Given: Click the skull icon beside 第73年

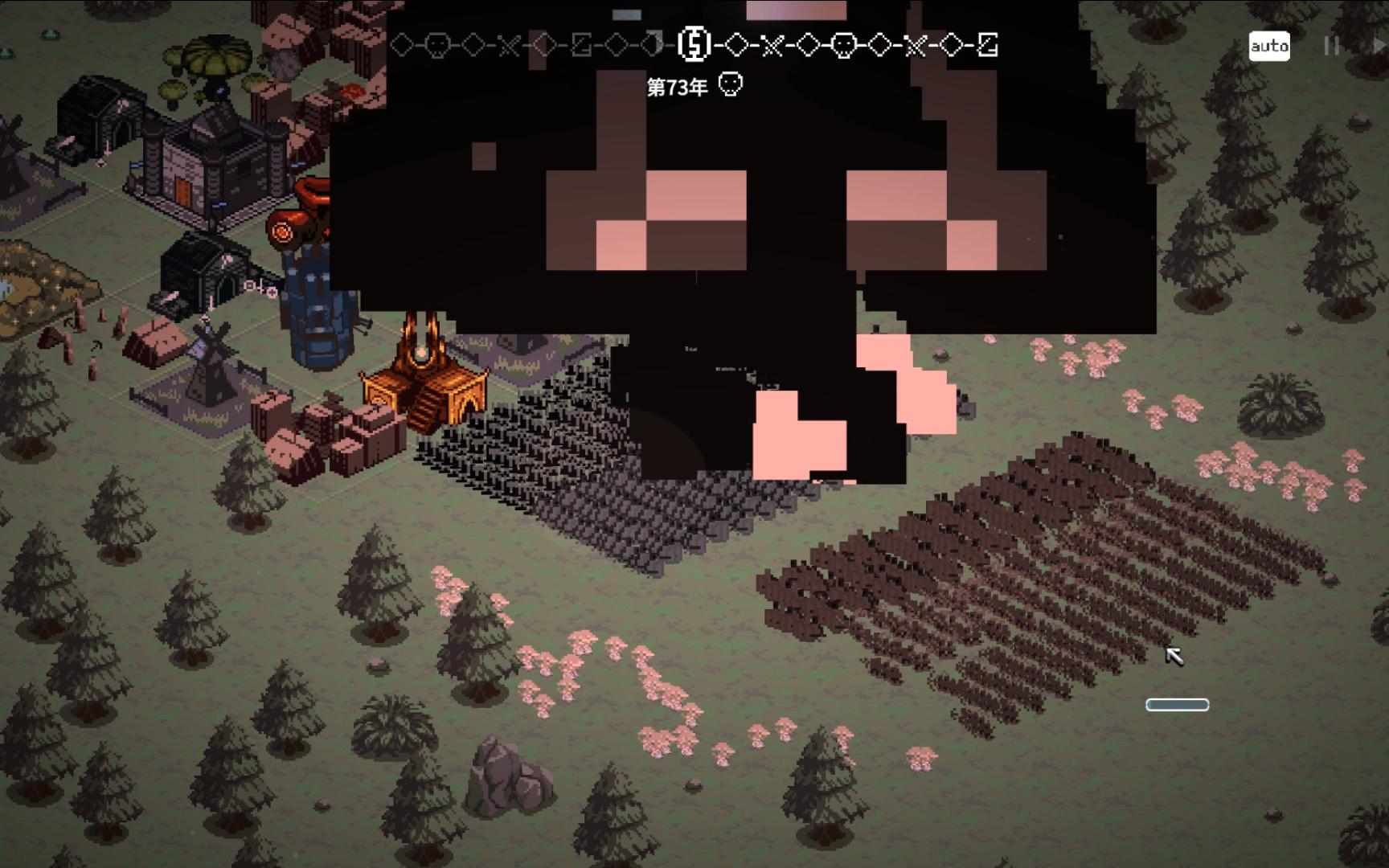Looking at the screenshot, I should coord(730,84).
